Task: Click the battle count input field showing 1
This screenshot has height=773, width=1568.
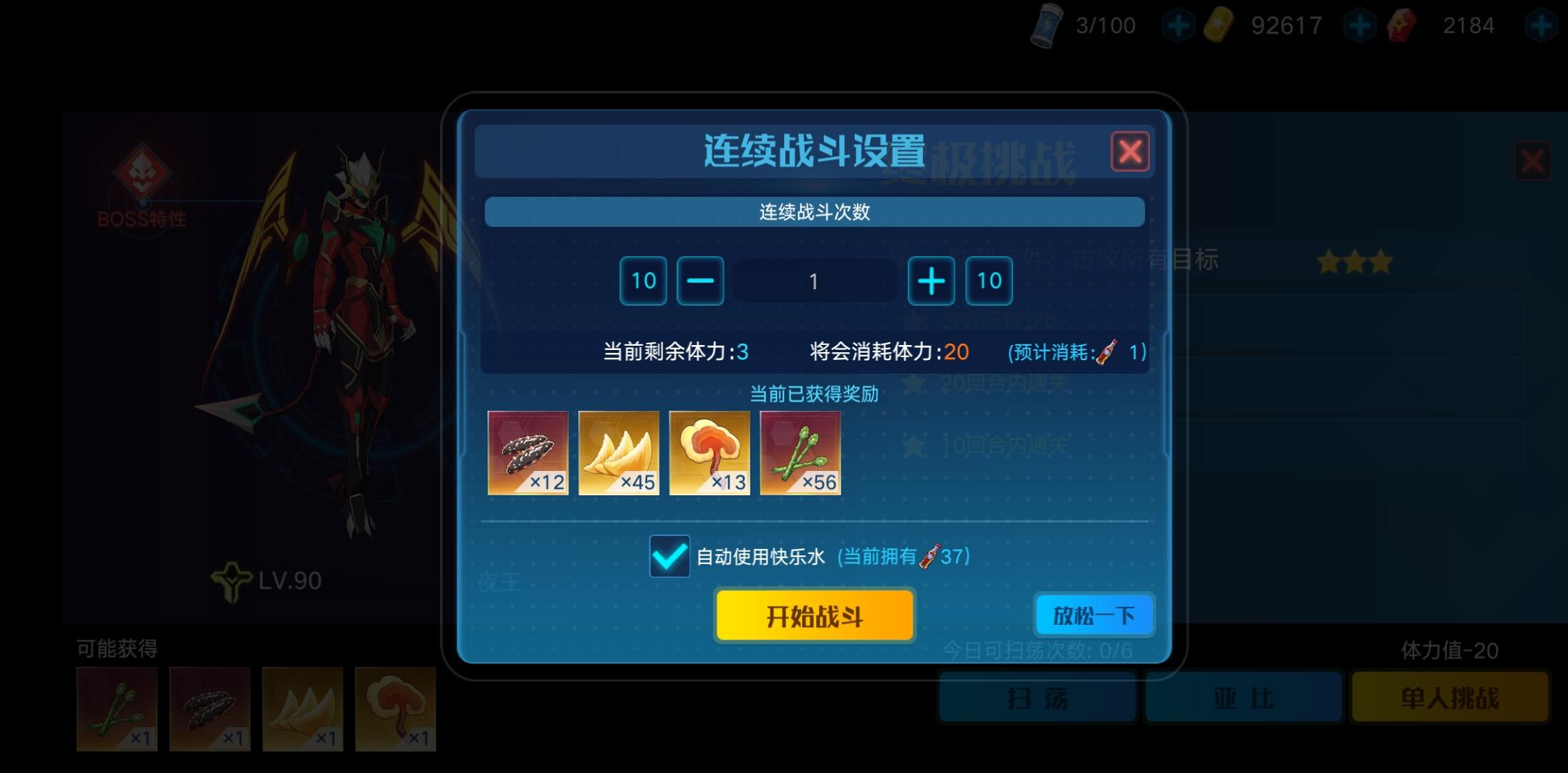Action: [x=815, y=281]
